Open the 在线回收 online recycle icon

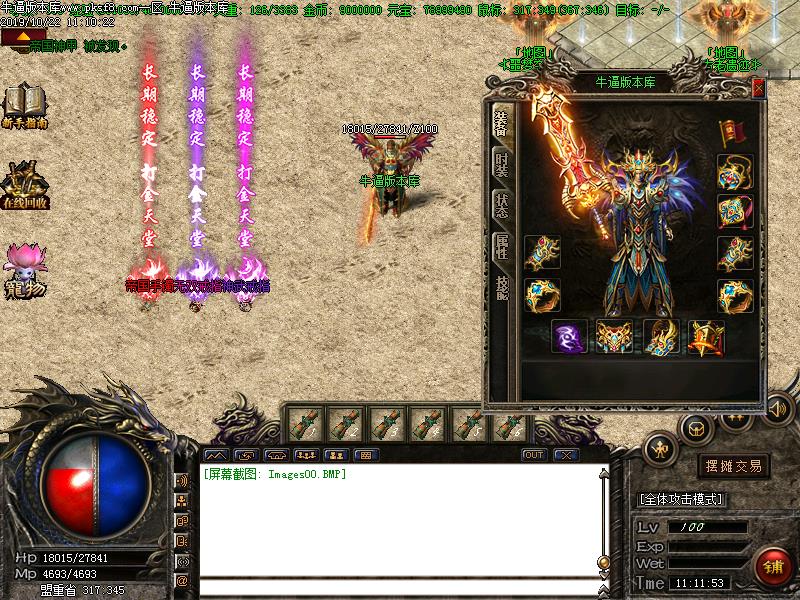tap(24, 185)
